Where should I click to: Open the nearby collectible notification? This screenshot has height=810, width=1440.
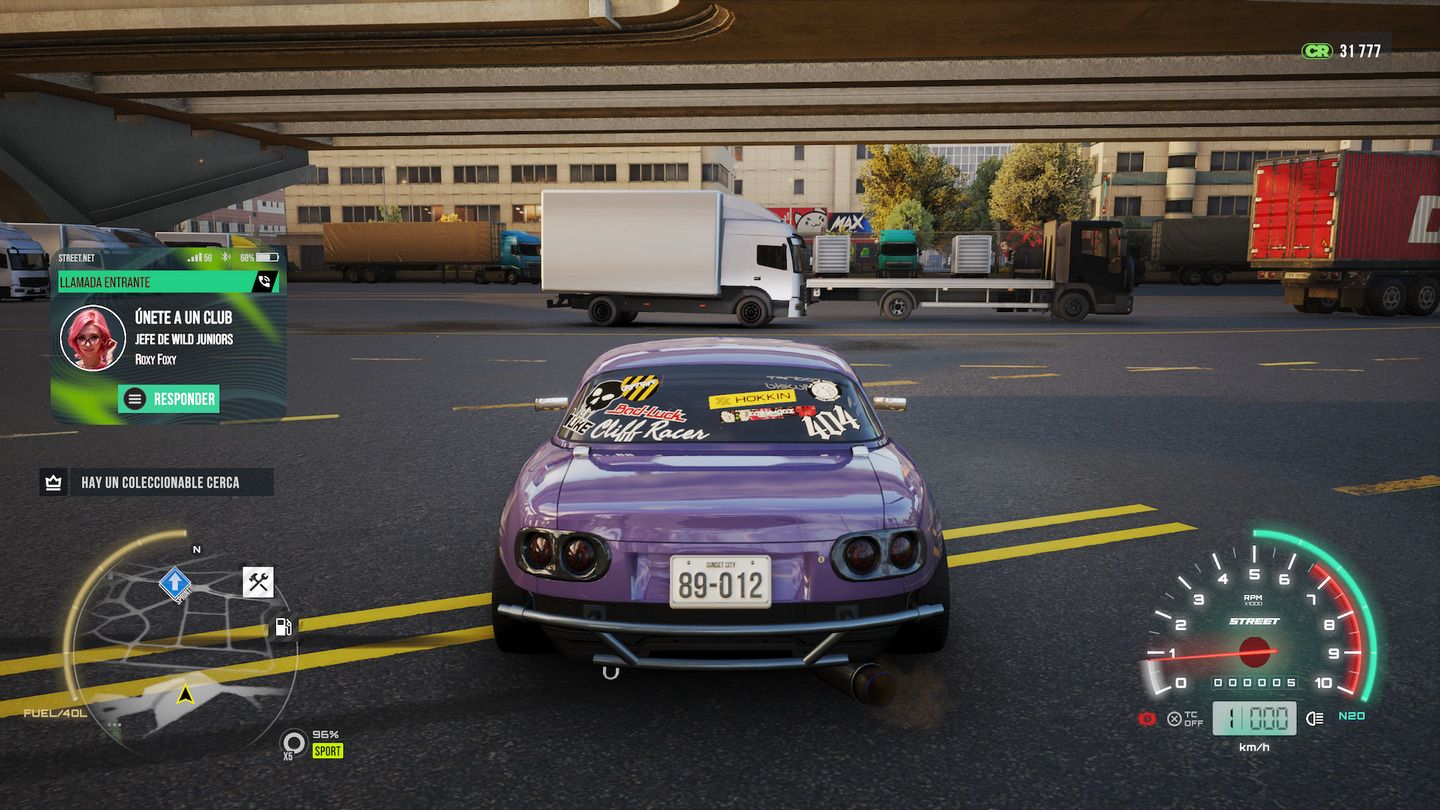(156, 483)
